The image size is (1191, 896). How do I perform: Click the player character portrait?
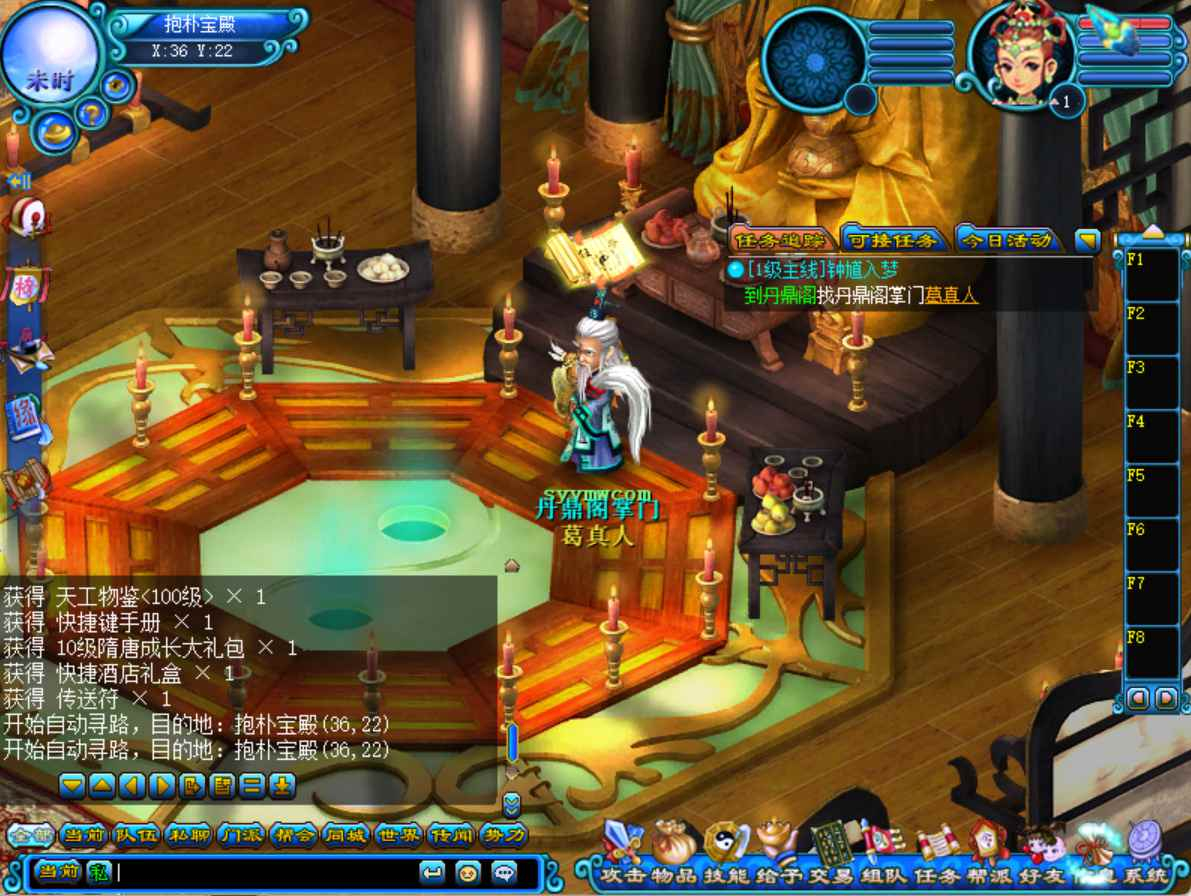[x=1021, y=57]
